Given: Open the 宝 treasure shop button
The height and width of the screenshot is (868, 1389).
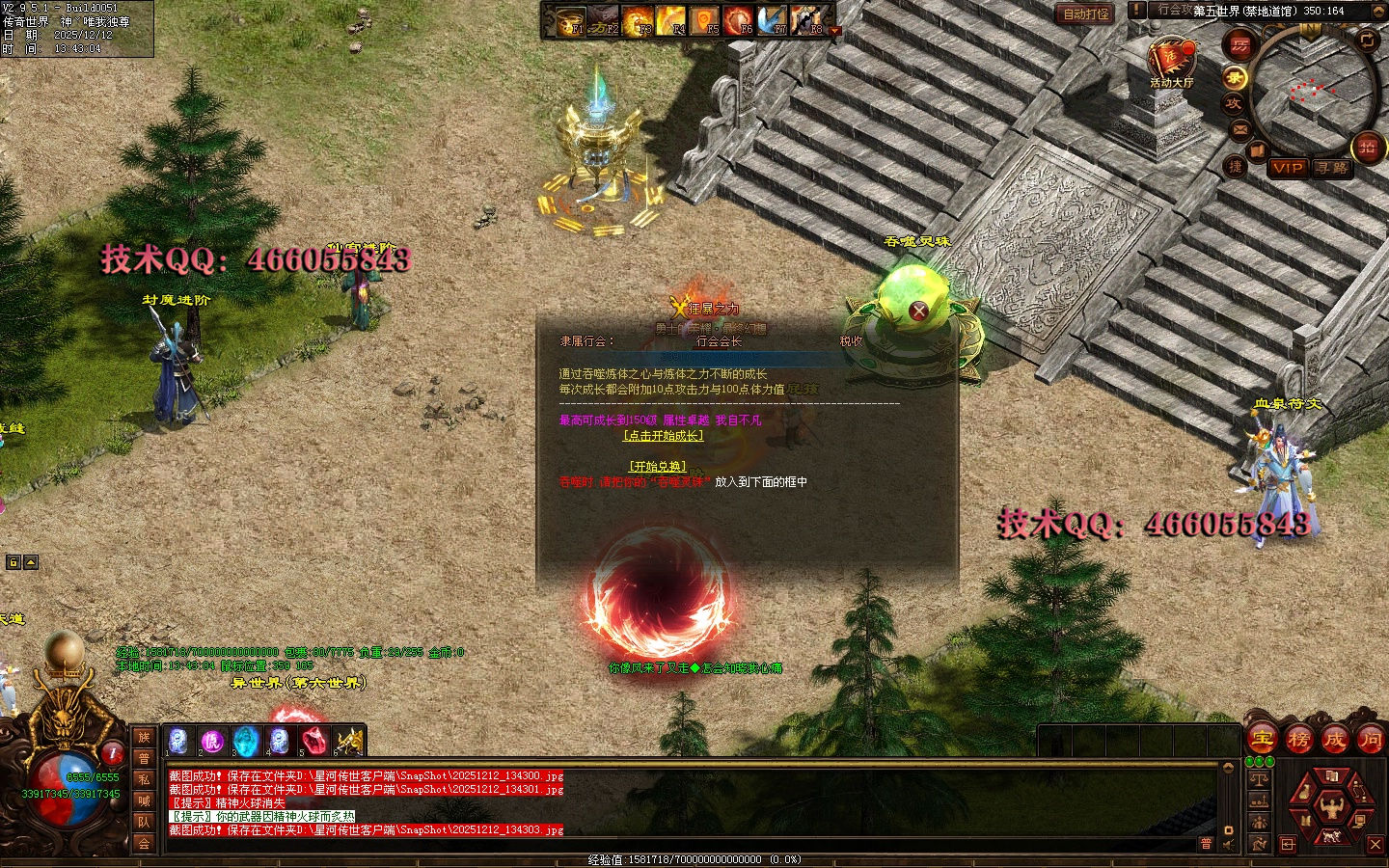Looking at the screenshot, I should [x=1262, y=740].
